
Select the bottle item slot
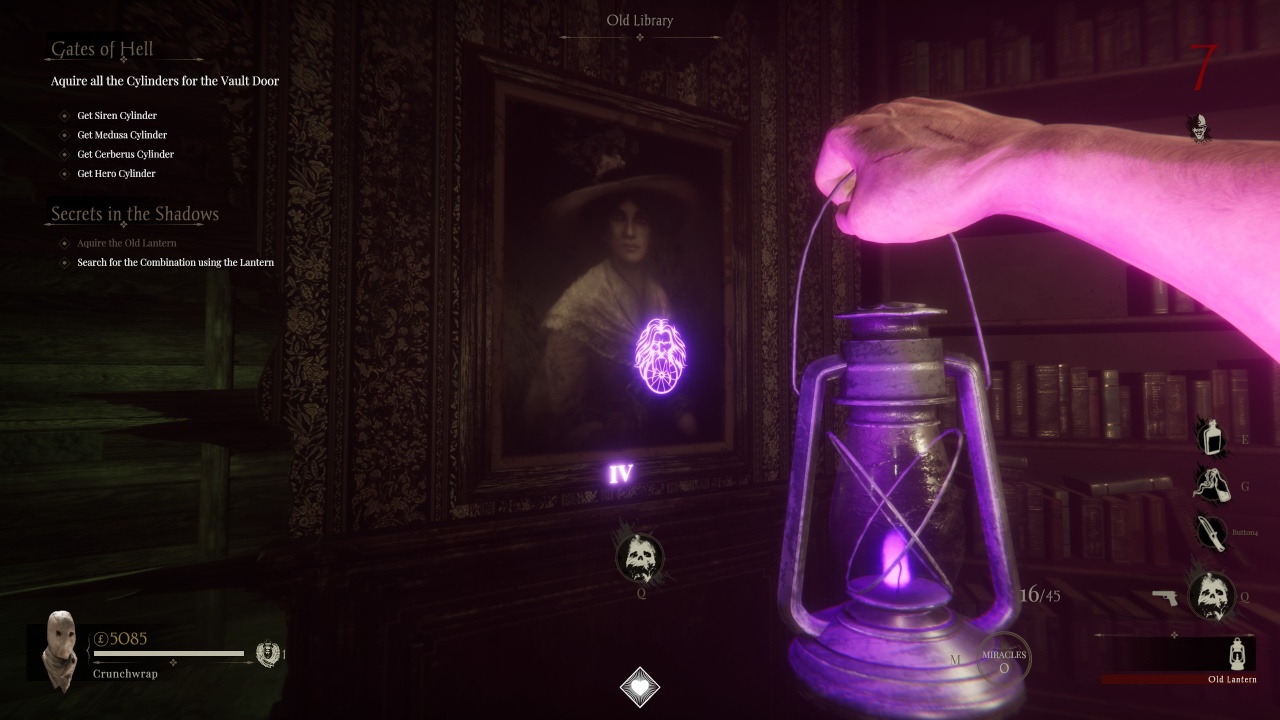pyautogui.click(x=1212, y=437)
